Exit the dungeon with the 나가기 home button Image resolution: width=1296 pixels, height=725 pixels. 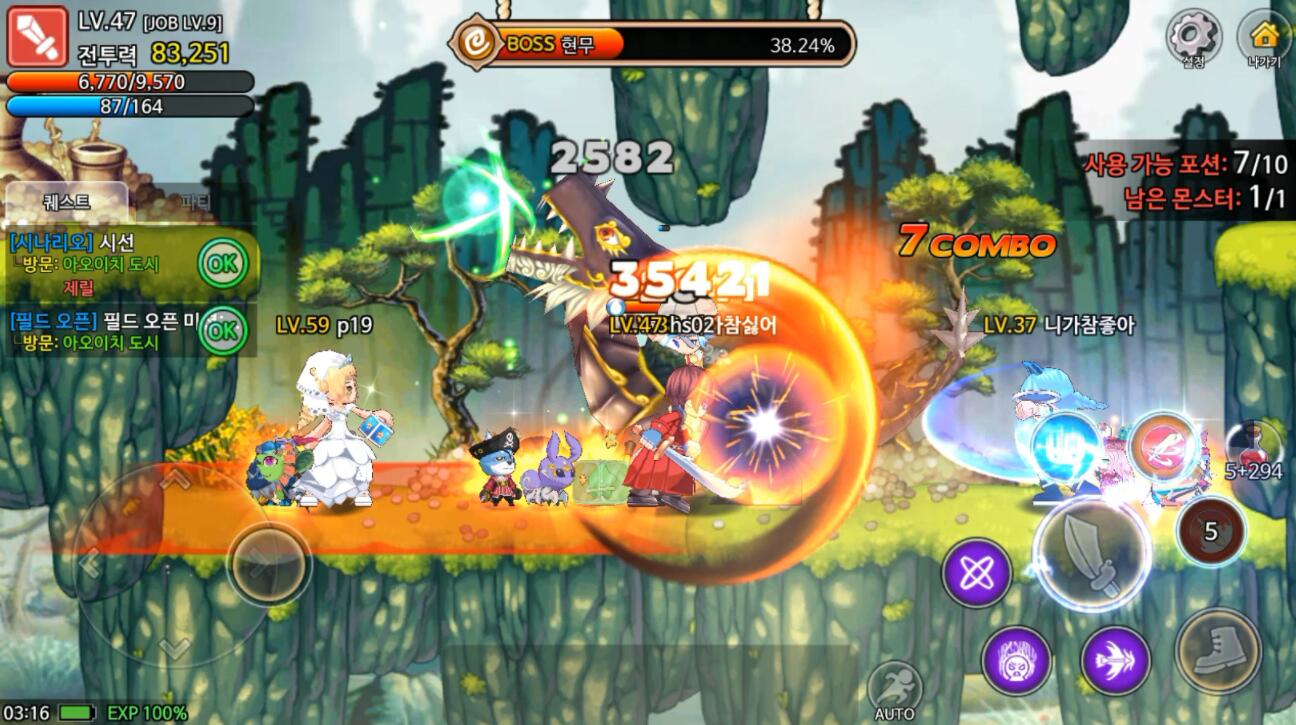tap(1264, 37)
